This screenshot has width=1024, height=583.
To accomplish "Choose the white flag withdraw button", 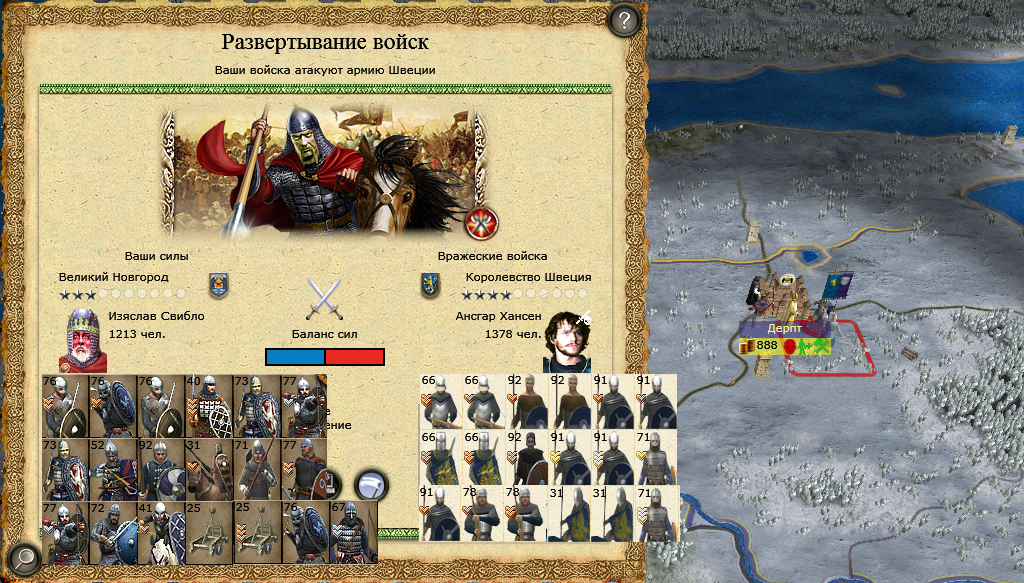I will point(372,486).
